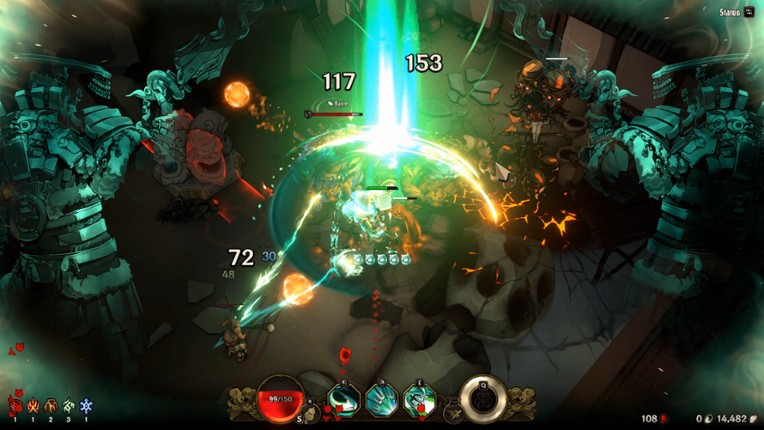Inspect the blue snowflake element icon

[86, 406]
